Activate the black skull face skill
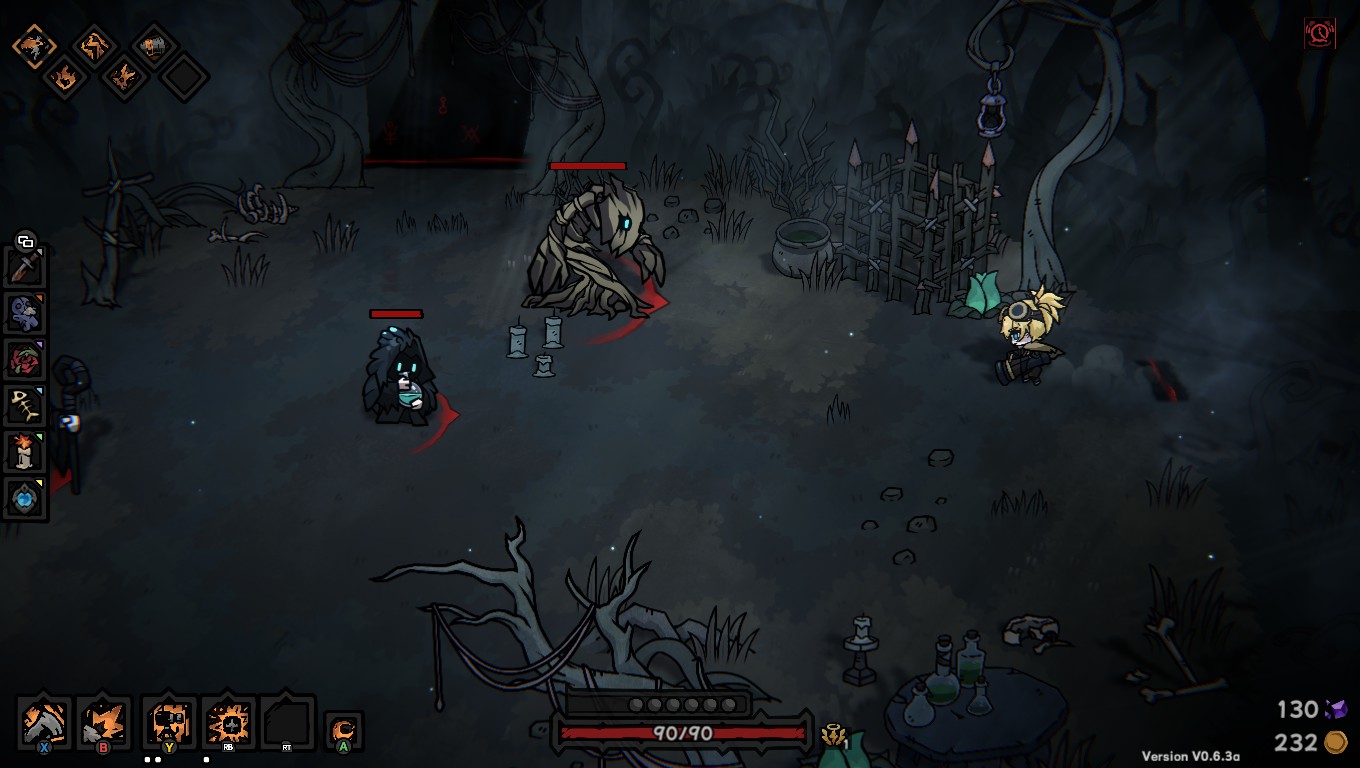1360x768 pixels. (x=168, y=722)
